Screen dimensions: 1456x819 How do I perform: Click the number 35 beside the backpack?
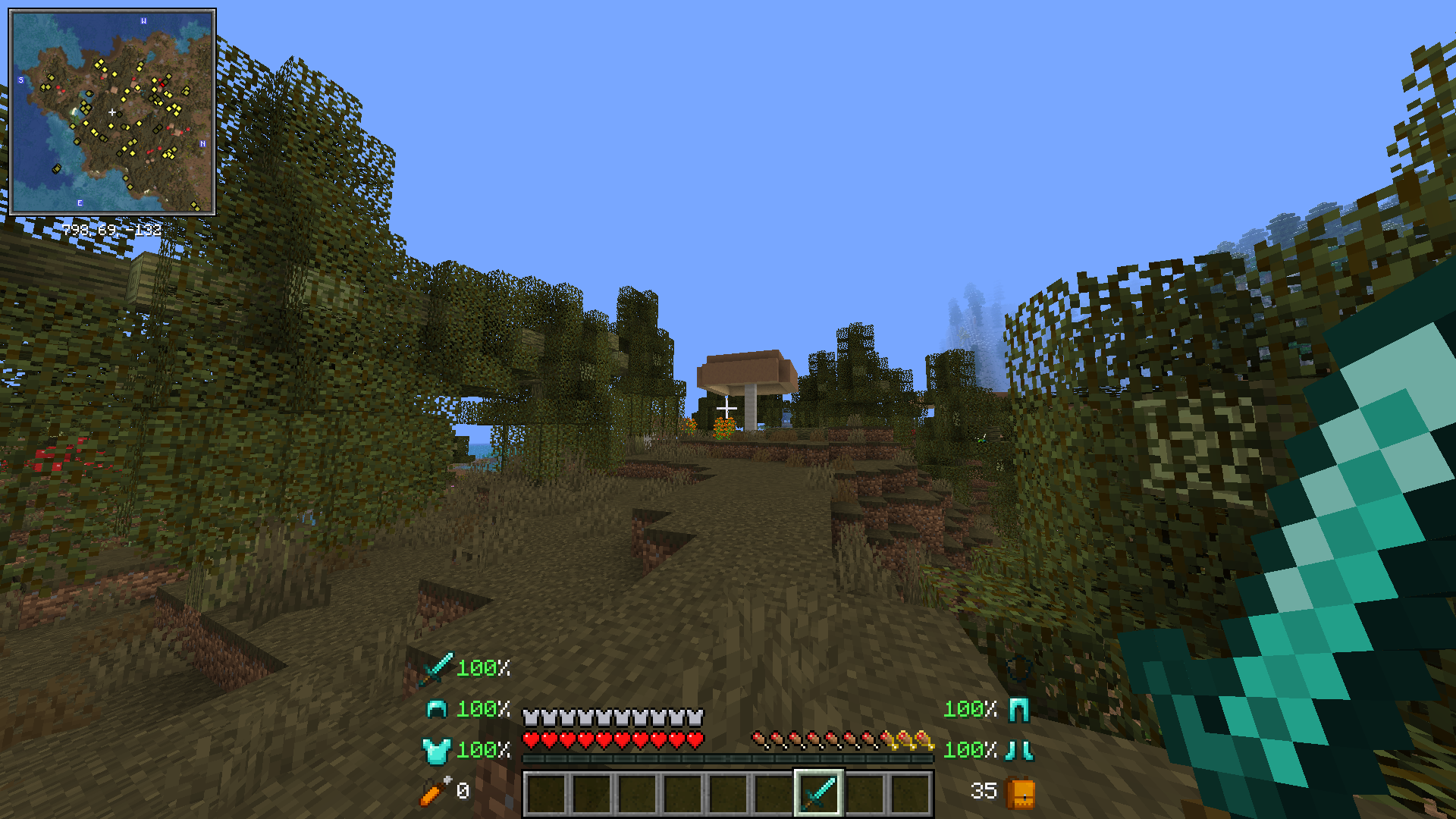tap(984, 791)
